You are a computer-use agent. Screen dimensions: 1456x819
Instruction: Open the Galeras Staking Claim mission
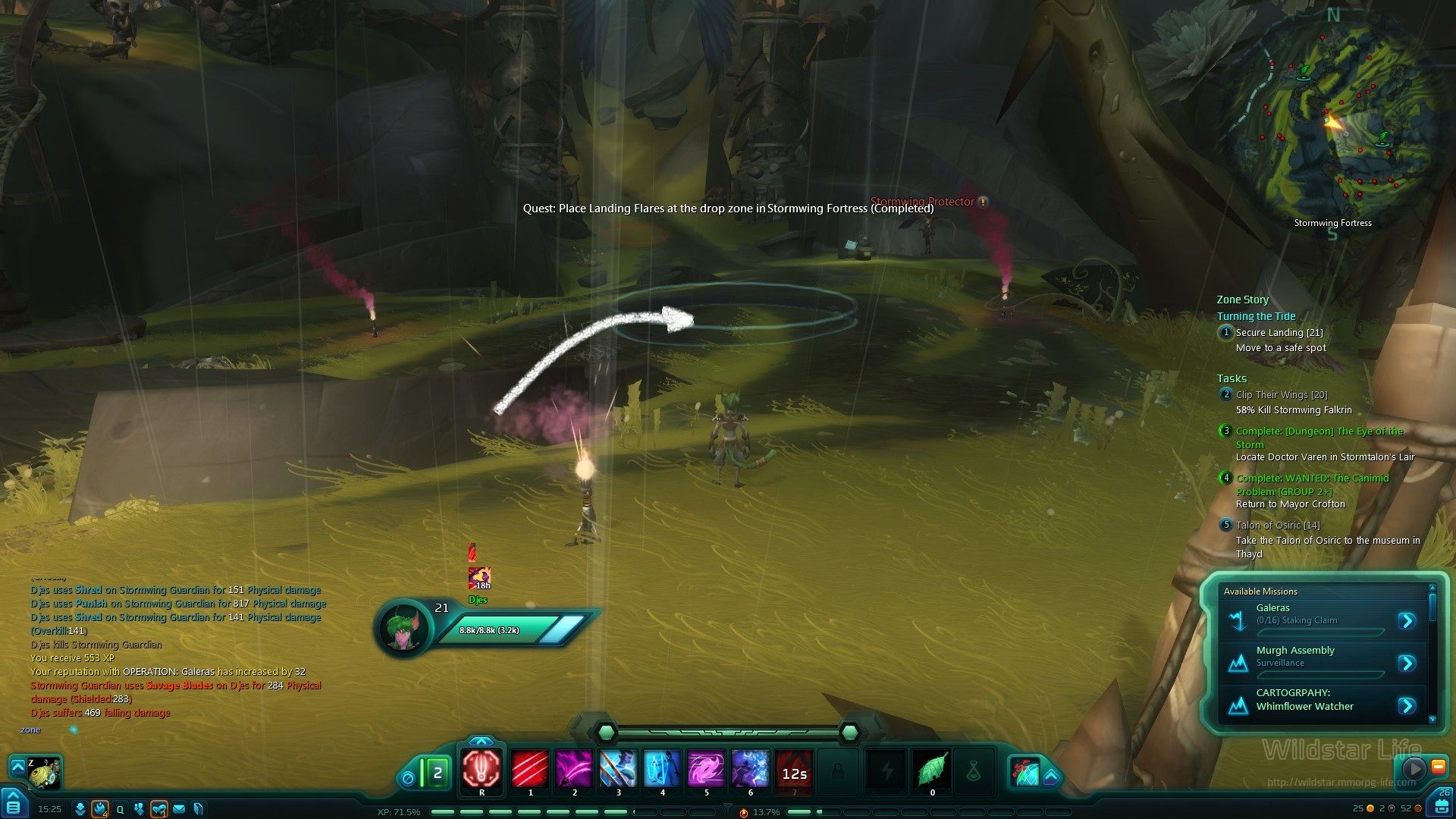1407,621
